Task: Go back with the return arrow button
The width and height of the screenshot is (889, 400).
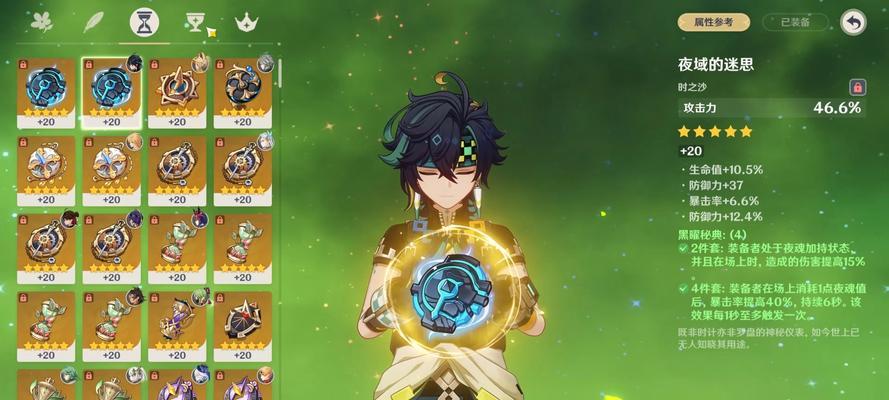Action: (x=852, y=21)
